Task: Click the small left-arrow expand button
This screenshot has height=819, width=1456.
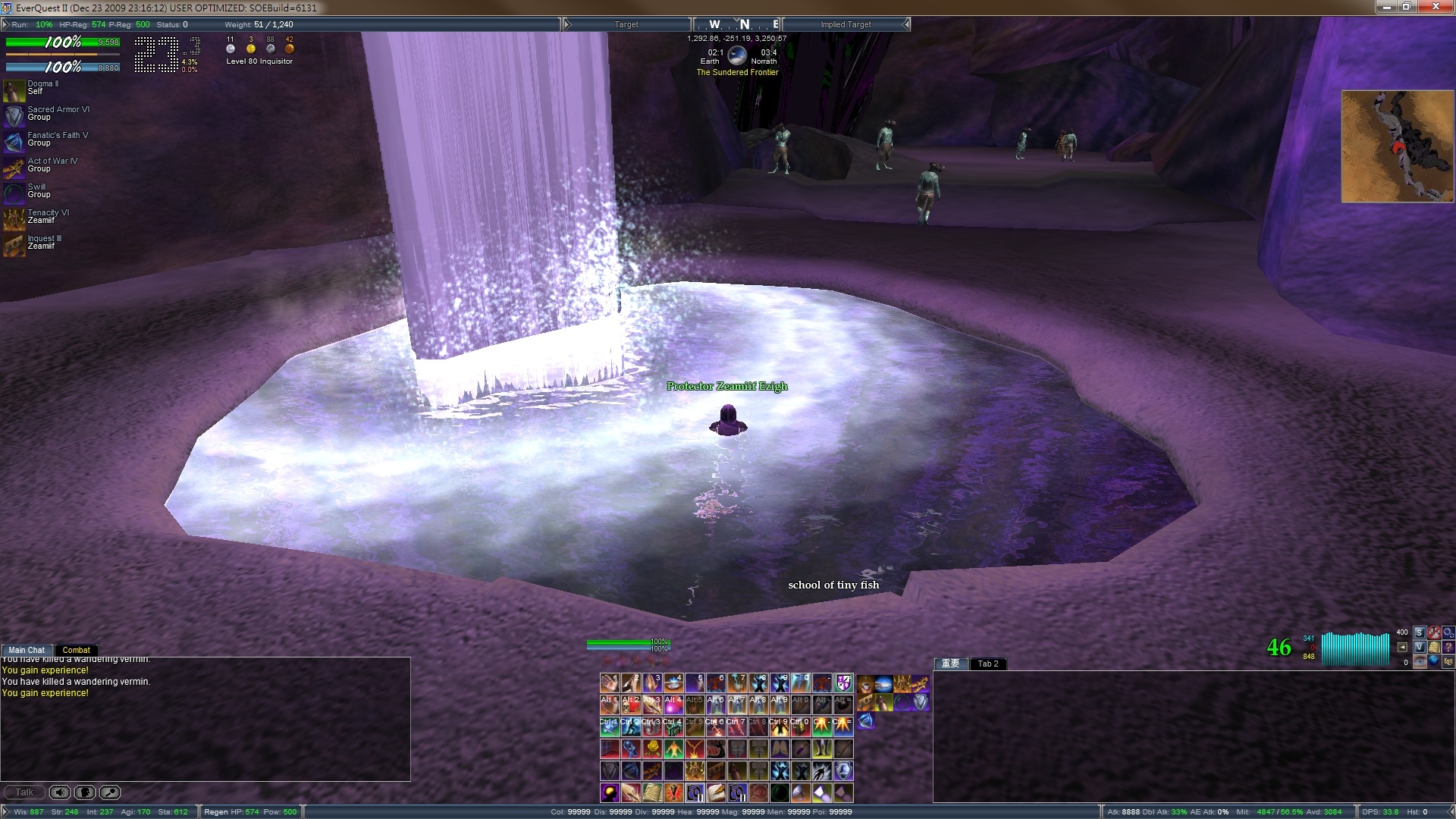Action: (1402, 647)
